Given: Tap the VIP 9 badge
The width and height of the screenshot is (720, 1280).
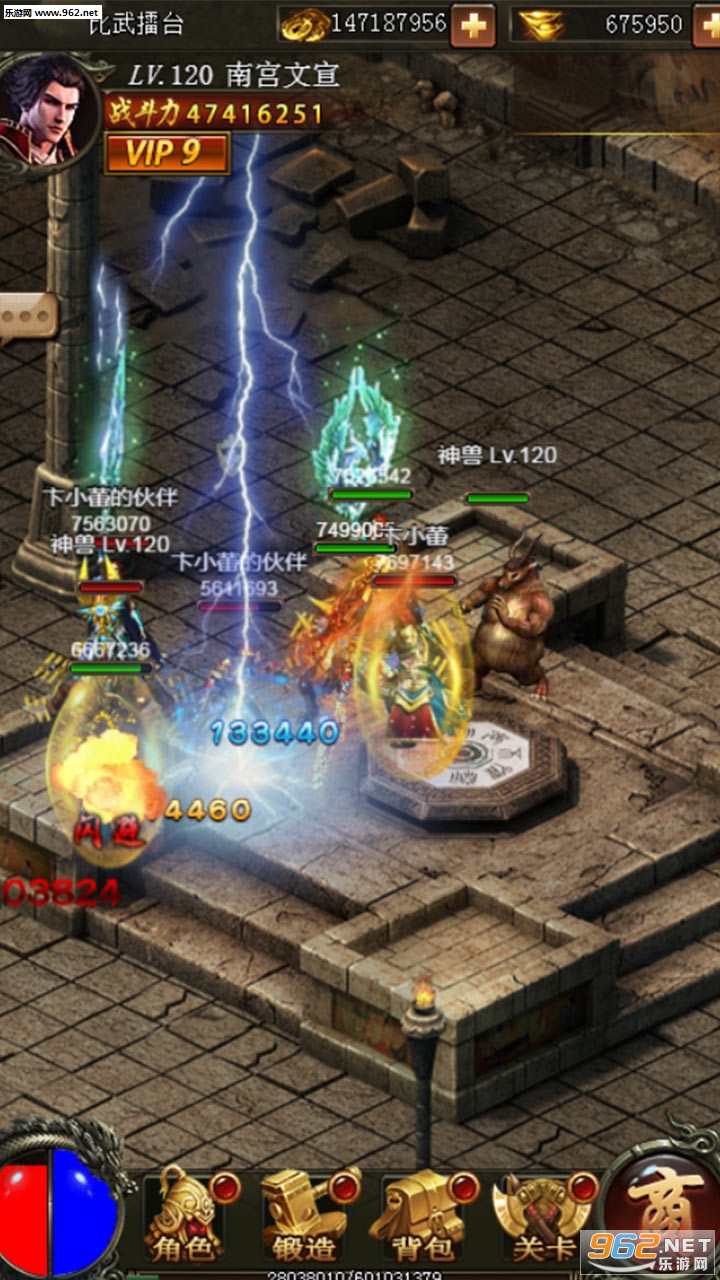Looking at the screenshot, I should click(166, 153).
